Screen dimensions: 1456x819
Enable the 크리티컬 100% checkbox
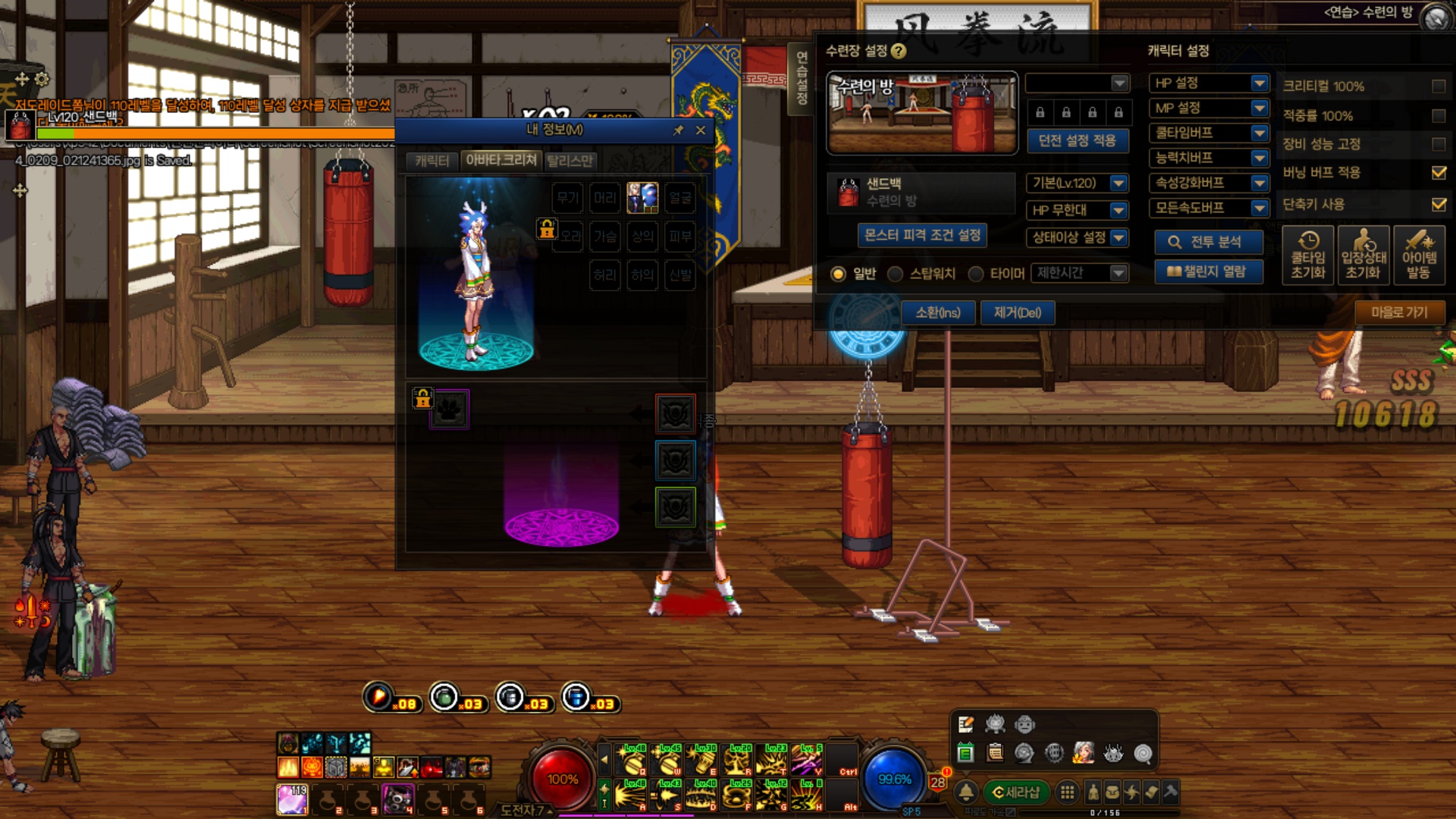coord(1438,86)
